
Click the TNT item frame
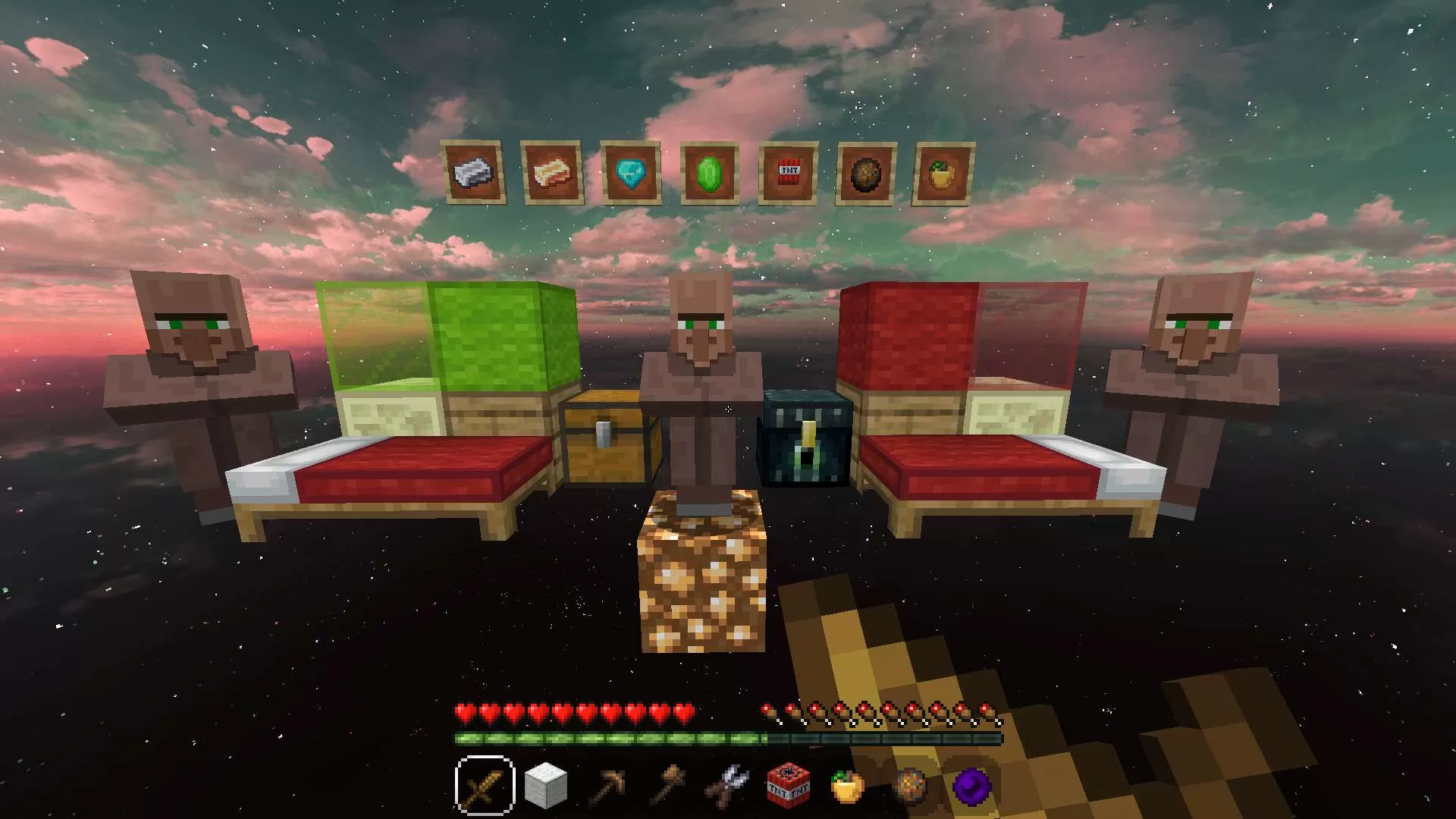pyautogui.click(x=788, y=173)
